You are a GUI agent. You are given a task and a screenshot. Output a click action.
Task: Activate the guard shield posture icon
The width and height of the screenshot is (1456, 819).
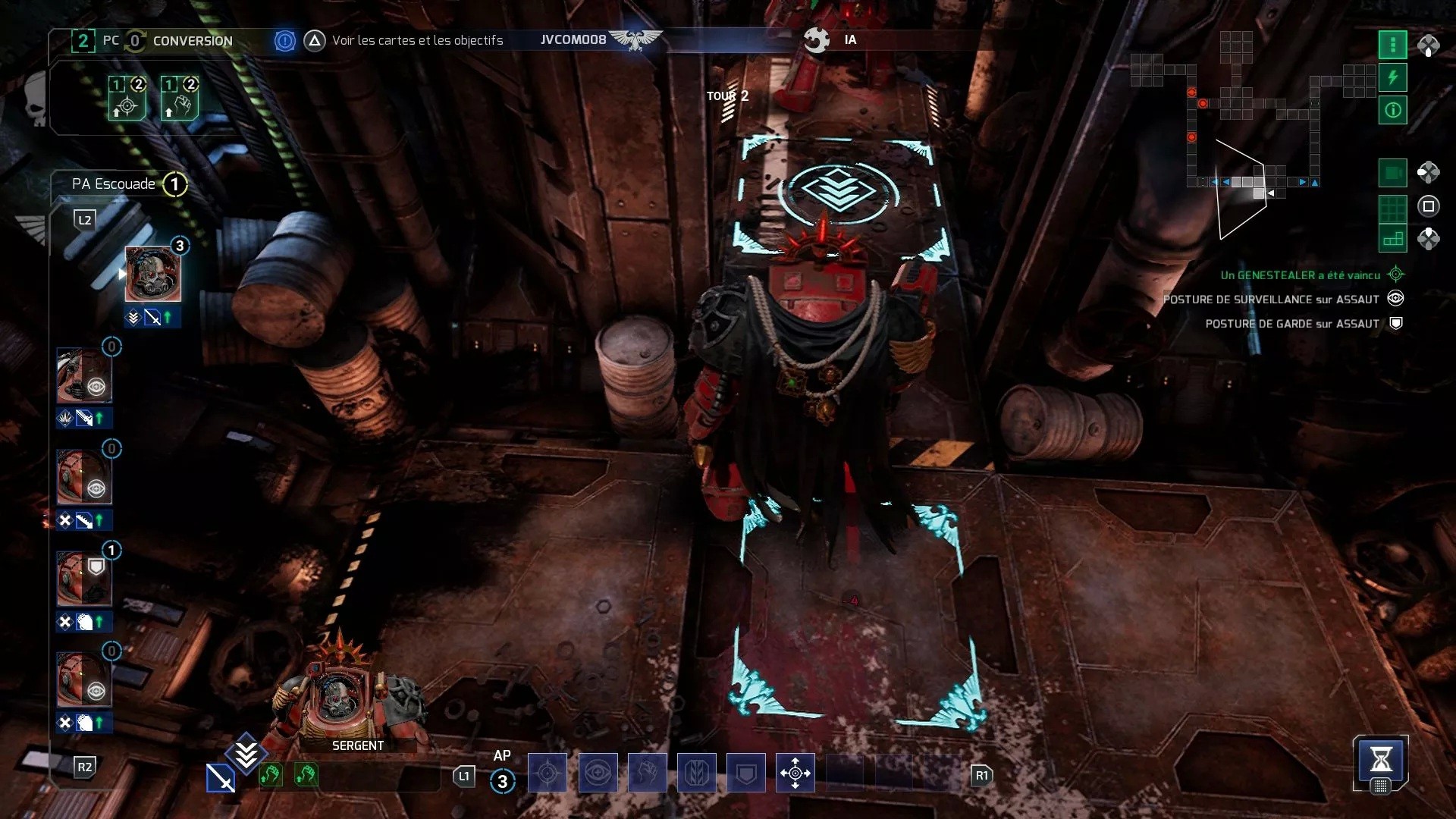coord(748,773)
